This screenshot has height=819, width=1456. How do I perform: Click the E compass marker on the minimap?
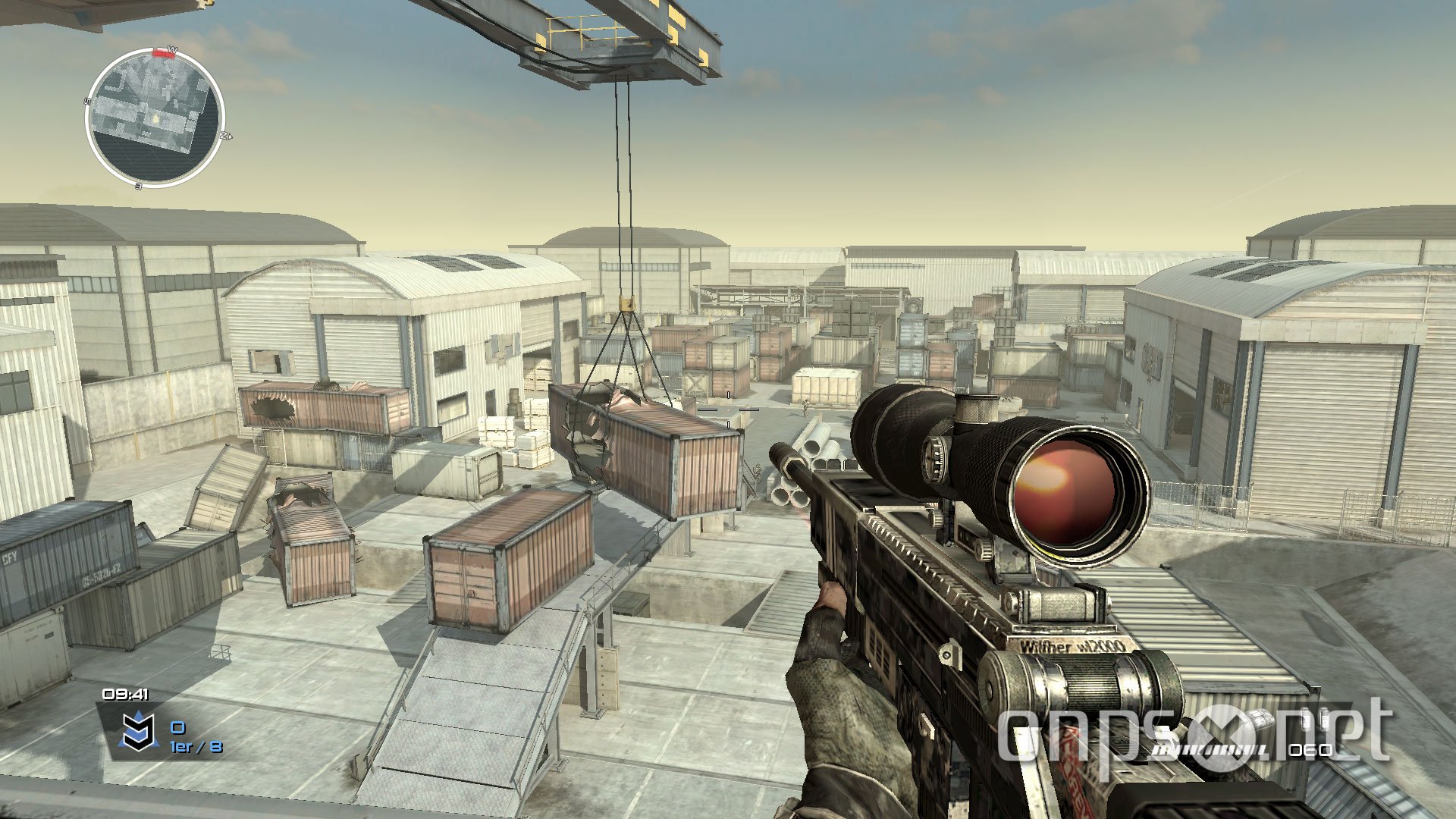tap(86, 100)
